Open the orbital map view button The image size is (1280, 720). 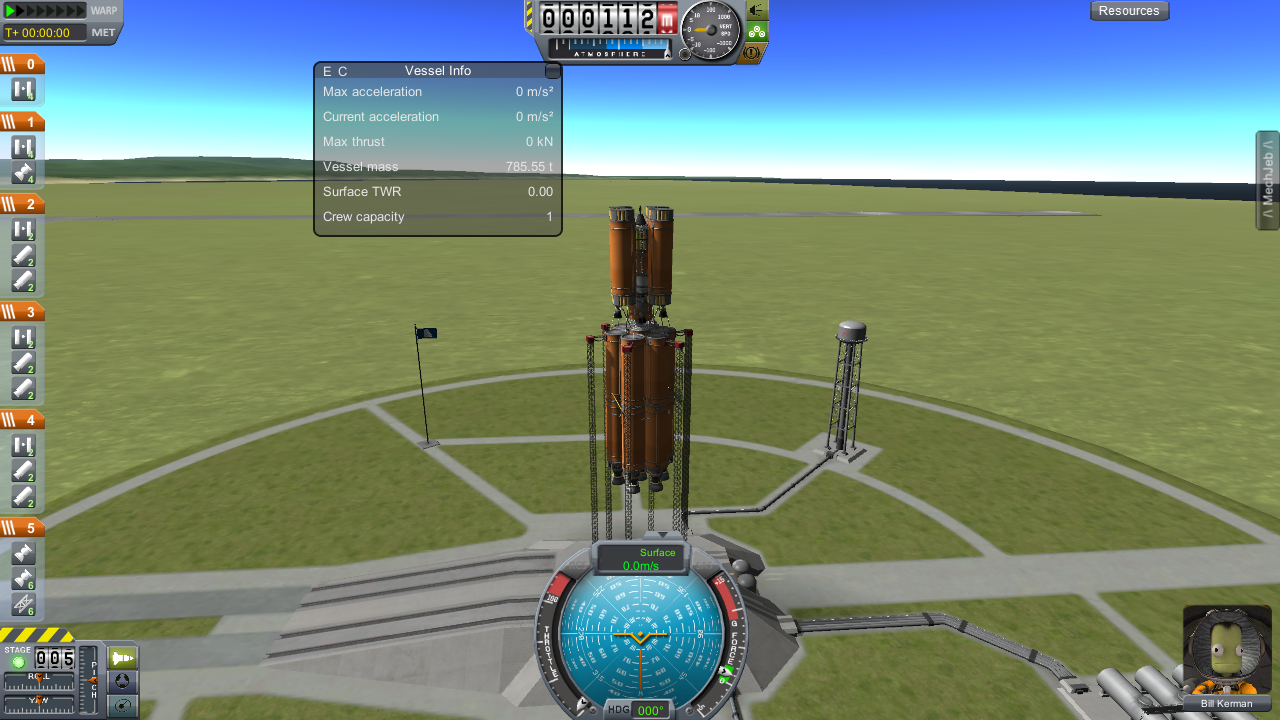[122, 706]
